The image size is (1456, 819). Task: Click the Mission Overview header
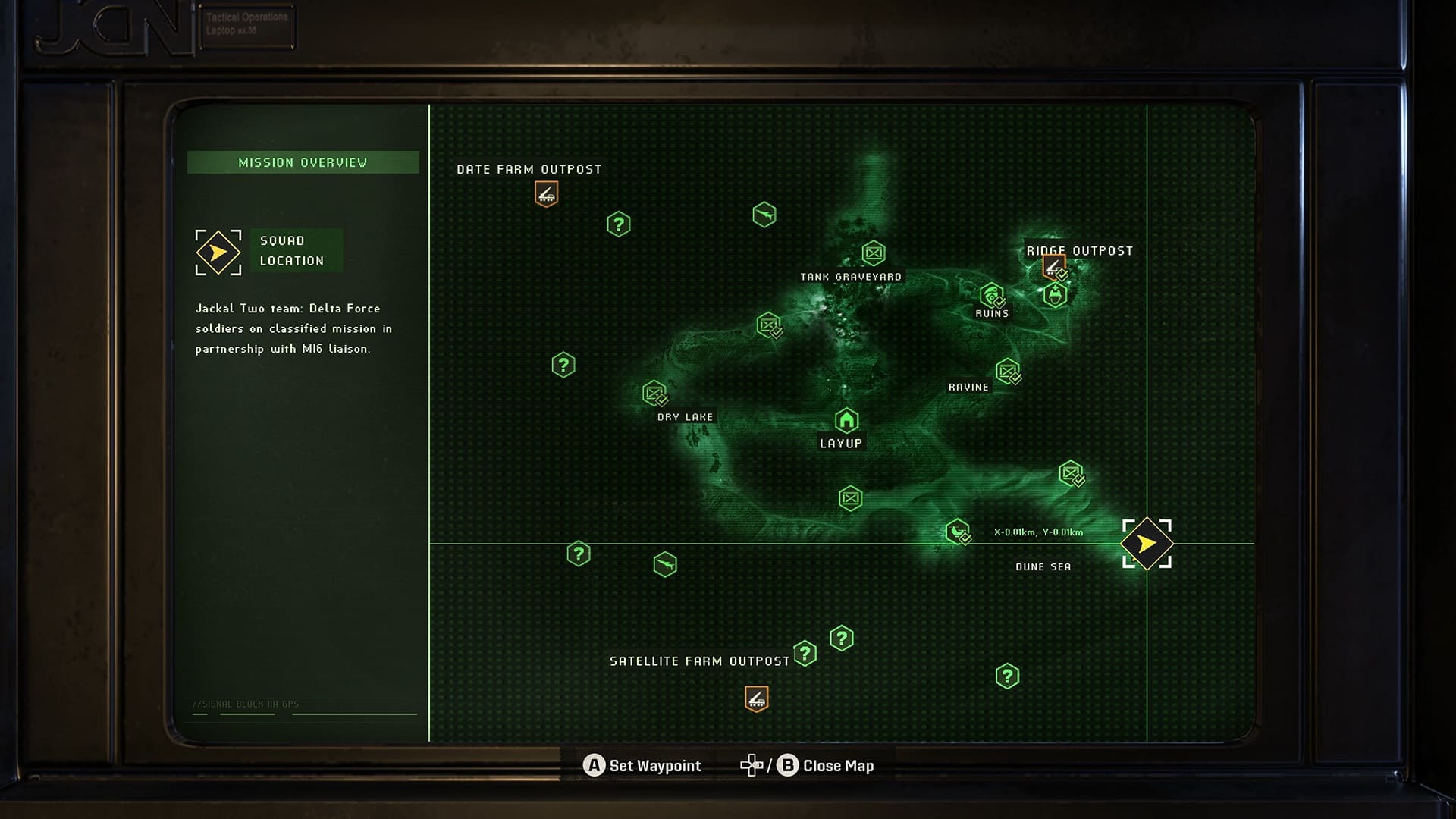pyautogui.click(x=303, y=162)
